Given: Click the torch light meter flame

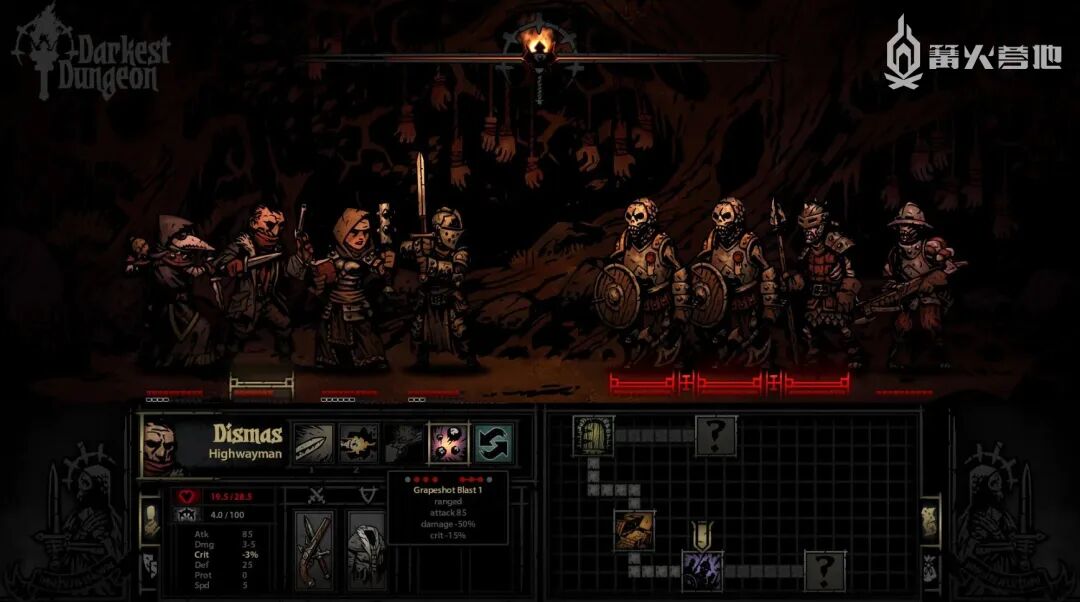Looking at the screenshot, I should point(539,42).
